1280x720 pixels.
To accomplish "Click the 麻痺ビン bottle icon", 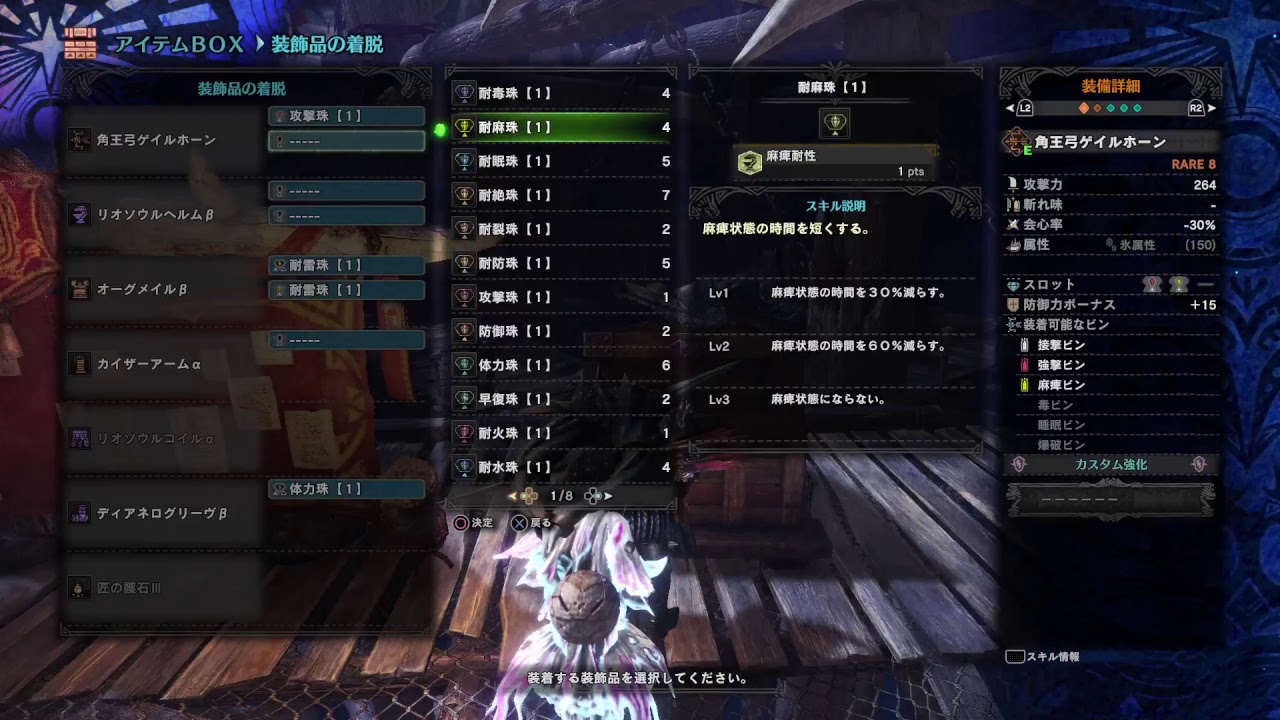I will pyautogui.click(x=1024, y=384).
